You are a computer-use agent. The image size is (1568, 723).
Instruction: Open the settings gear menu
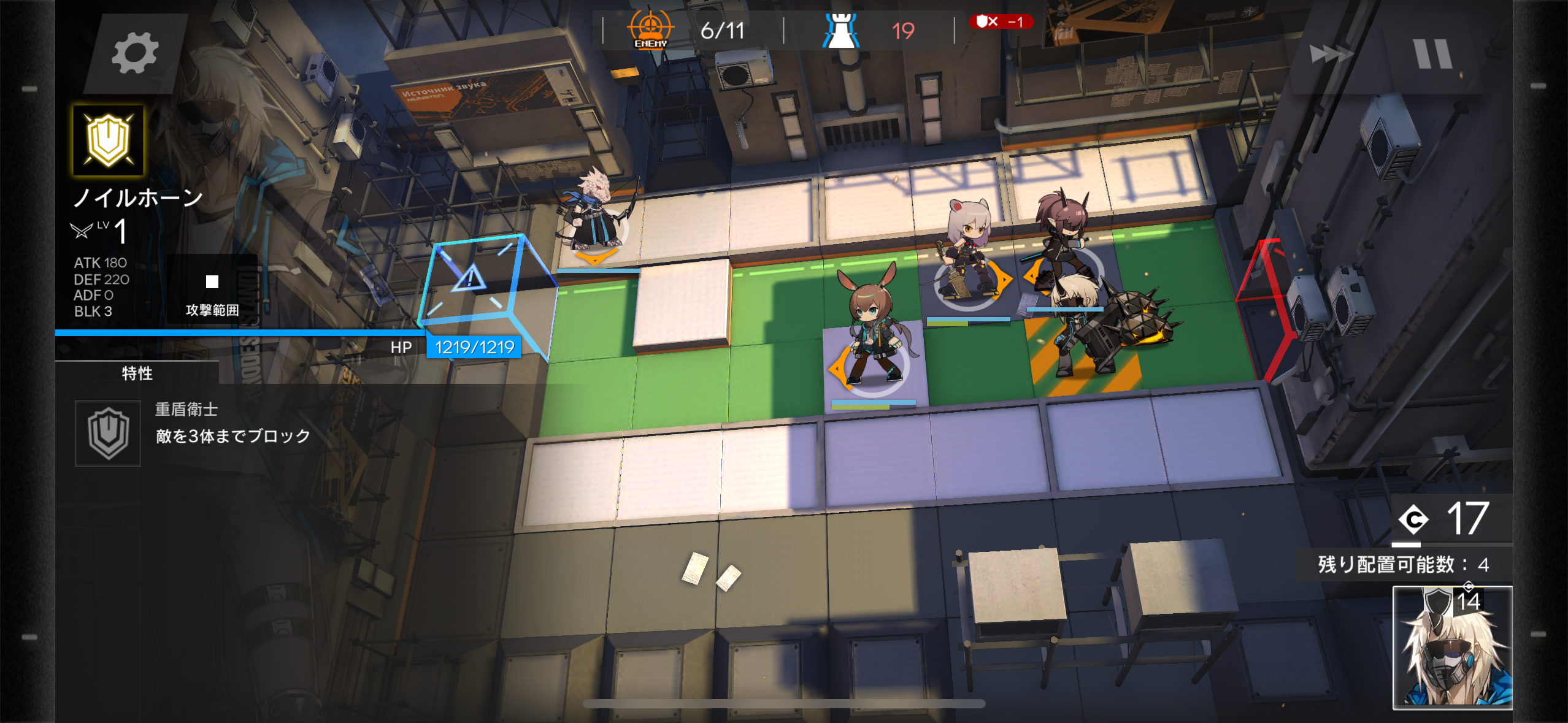click(135, 54)
